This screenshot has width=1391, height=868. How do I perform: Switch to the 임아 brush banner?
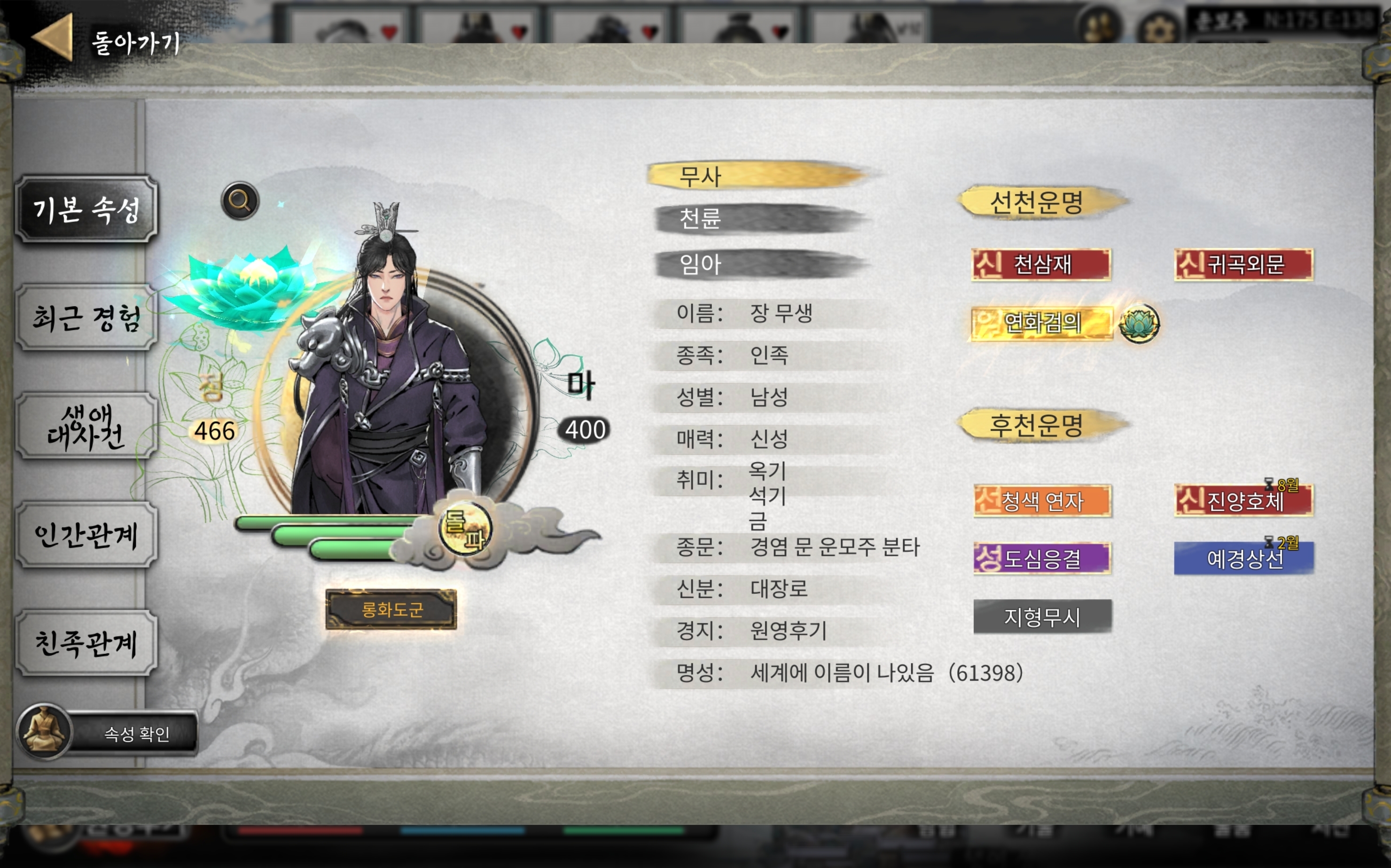point(758,264)
